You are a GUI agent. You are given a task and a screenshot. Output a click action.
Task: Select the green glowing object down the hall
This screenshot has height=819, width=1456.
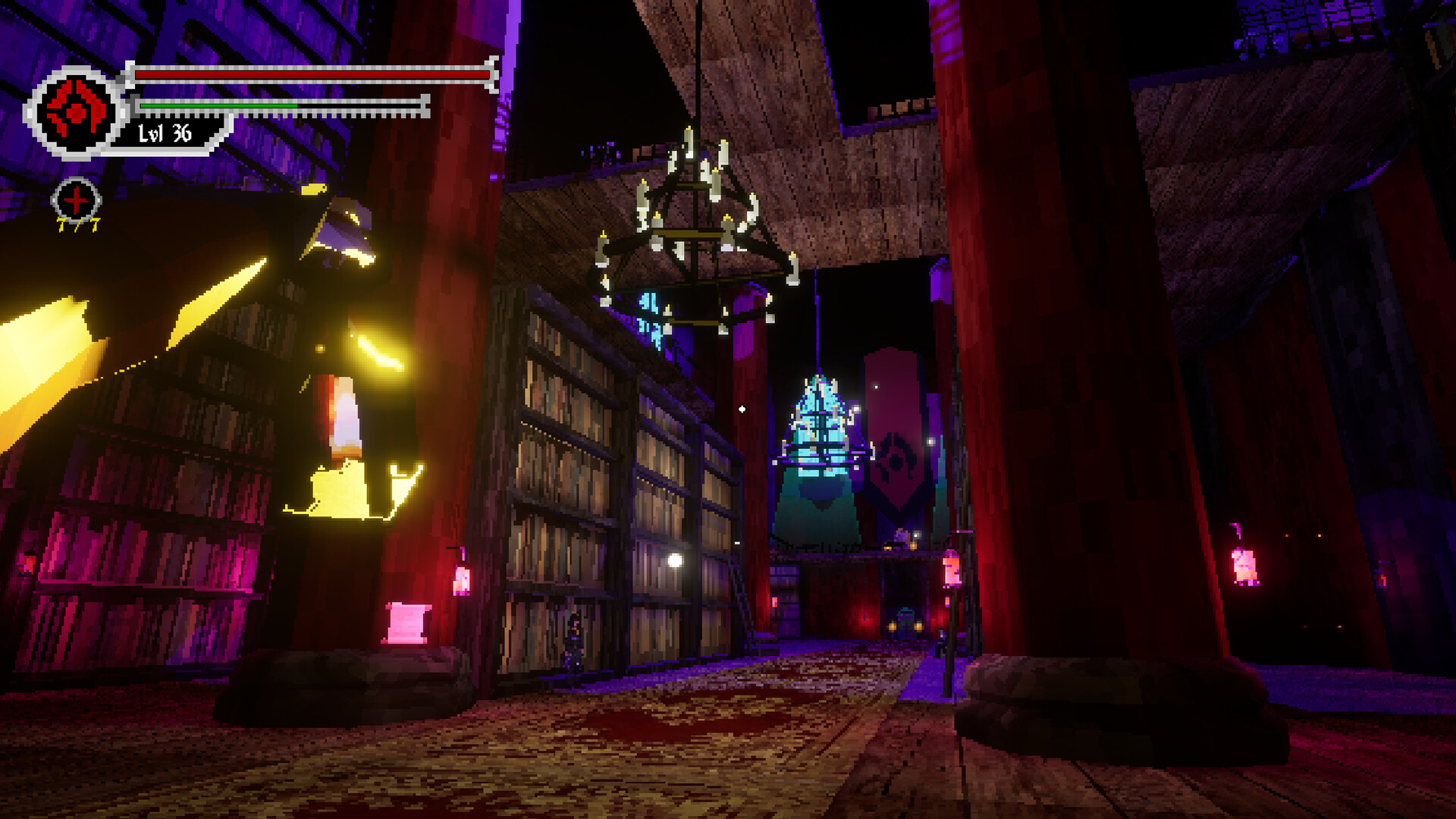tap(904, 623)
